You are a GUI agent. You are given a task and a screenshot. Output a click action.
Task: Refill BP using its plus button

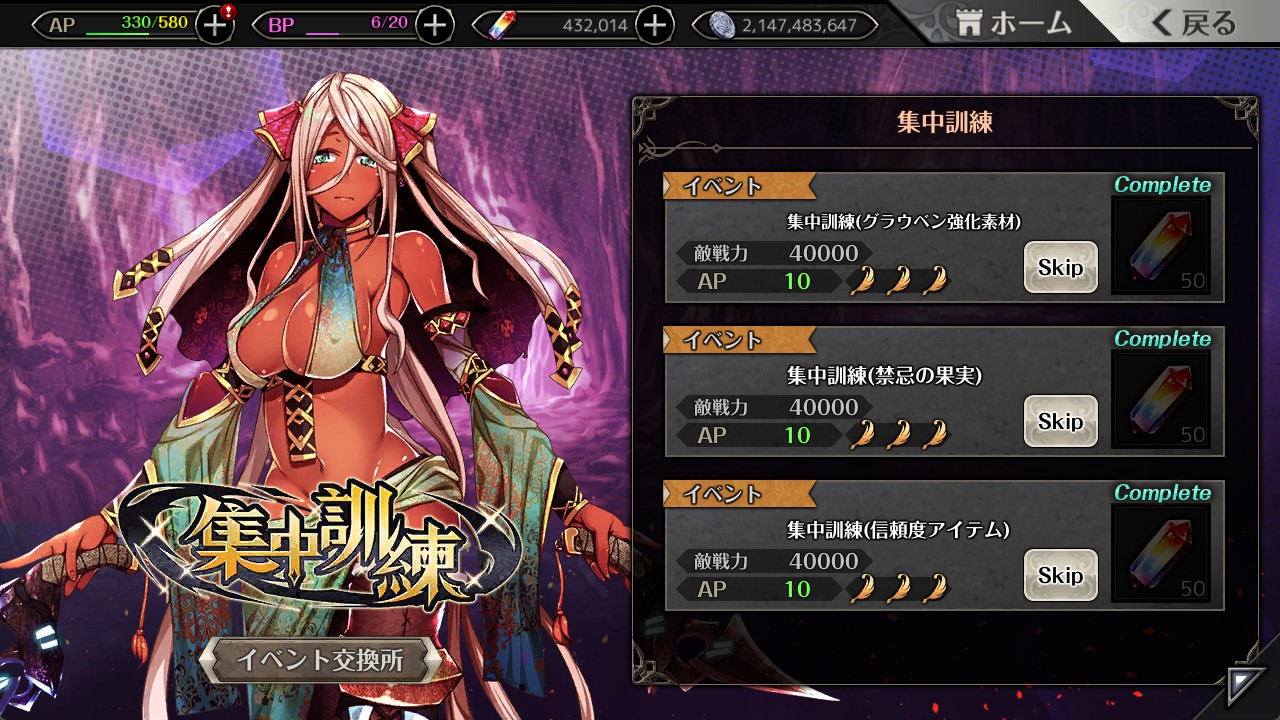(x=434, y=25)
